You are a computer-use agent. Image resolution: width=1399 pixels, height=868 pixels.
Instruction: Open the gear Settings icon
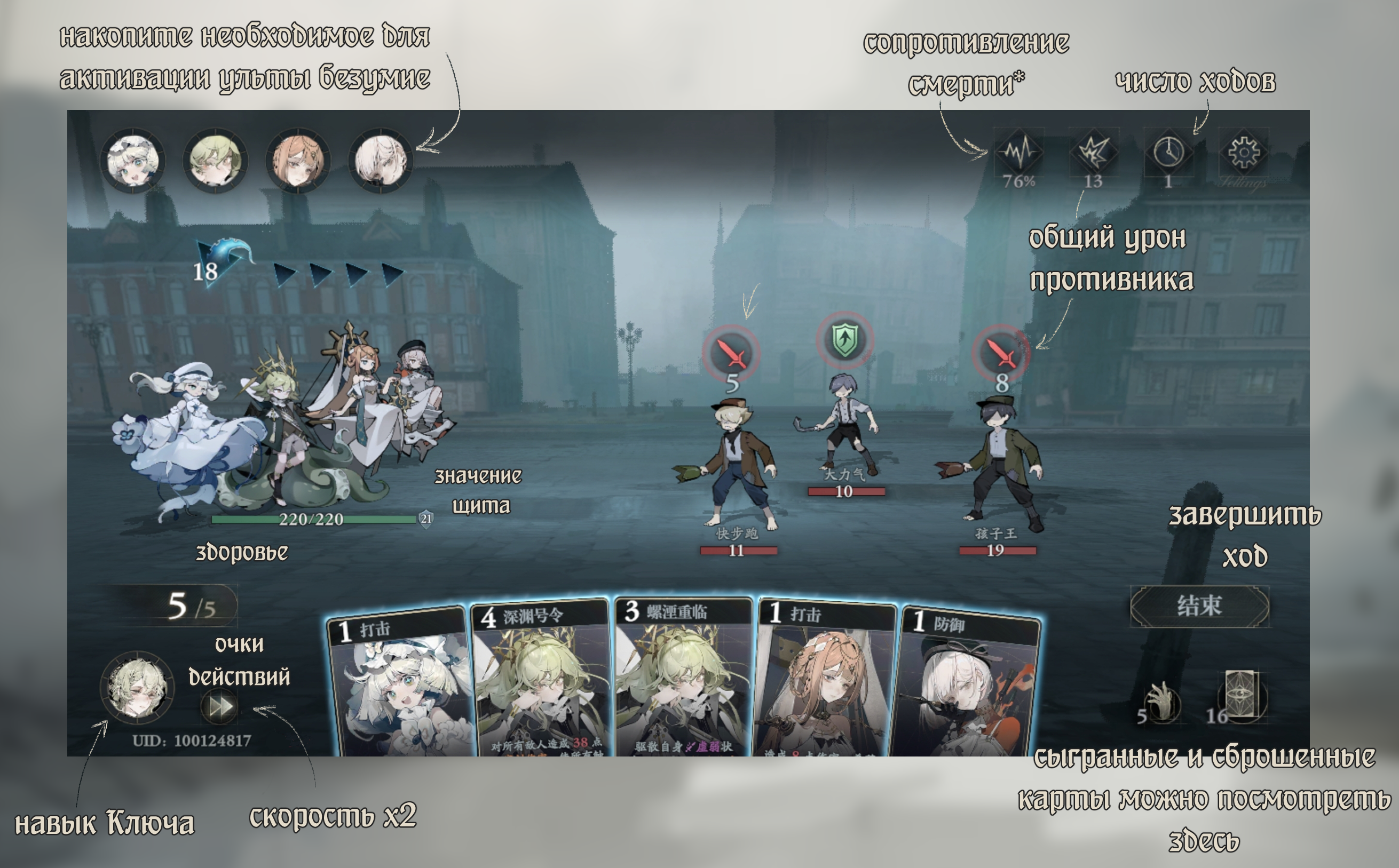(x=1243, y=153)
